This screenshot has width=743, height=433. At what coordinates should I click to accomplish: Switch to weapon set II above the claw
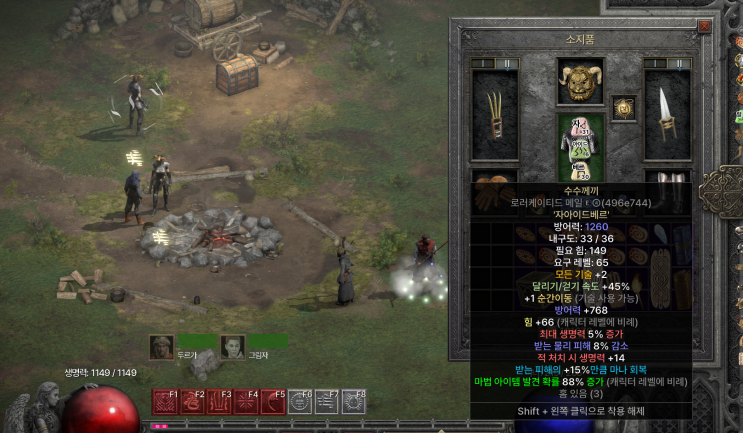tap(507, 63)
